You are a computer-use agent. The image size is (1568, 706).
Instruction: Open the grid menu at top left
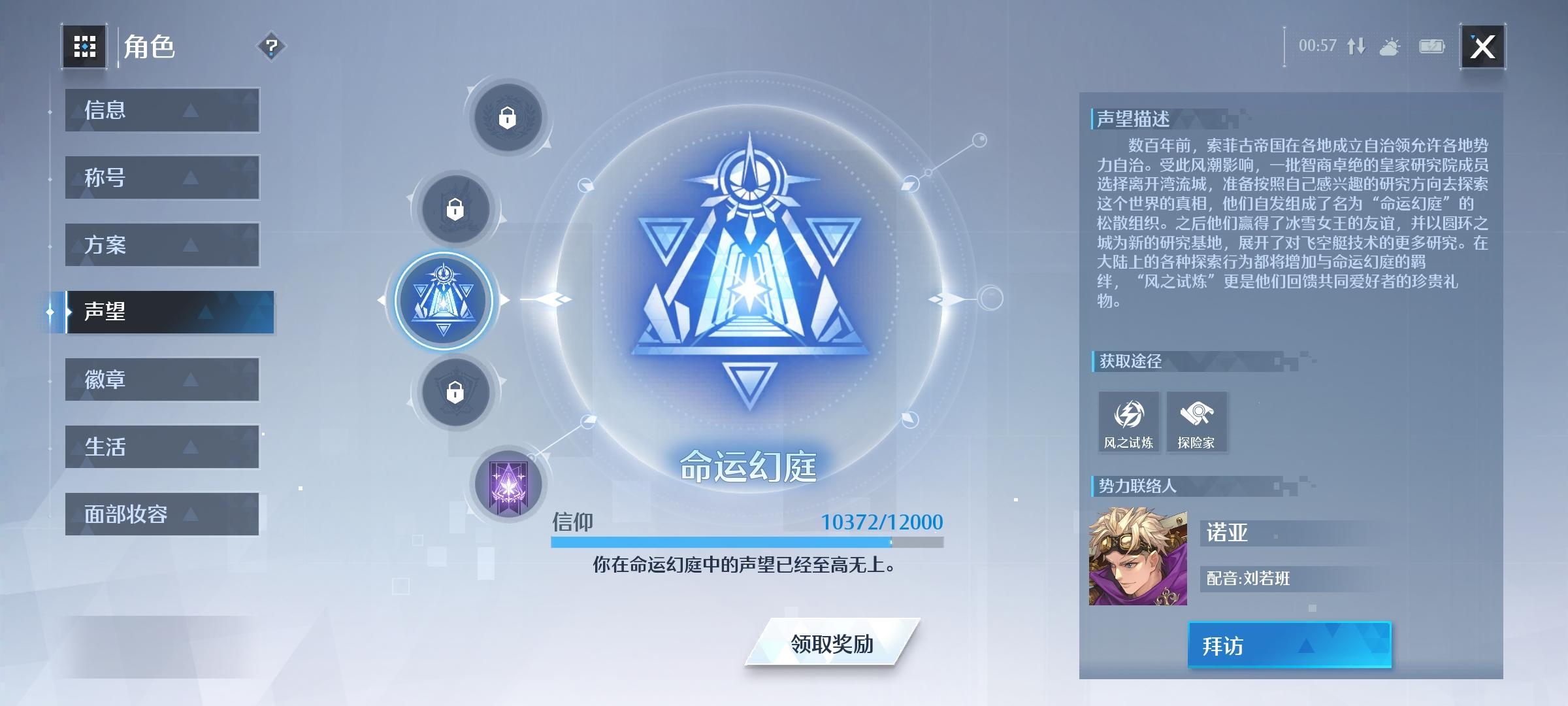[84, 46]
